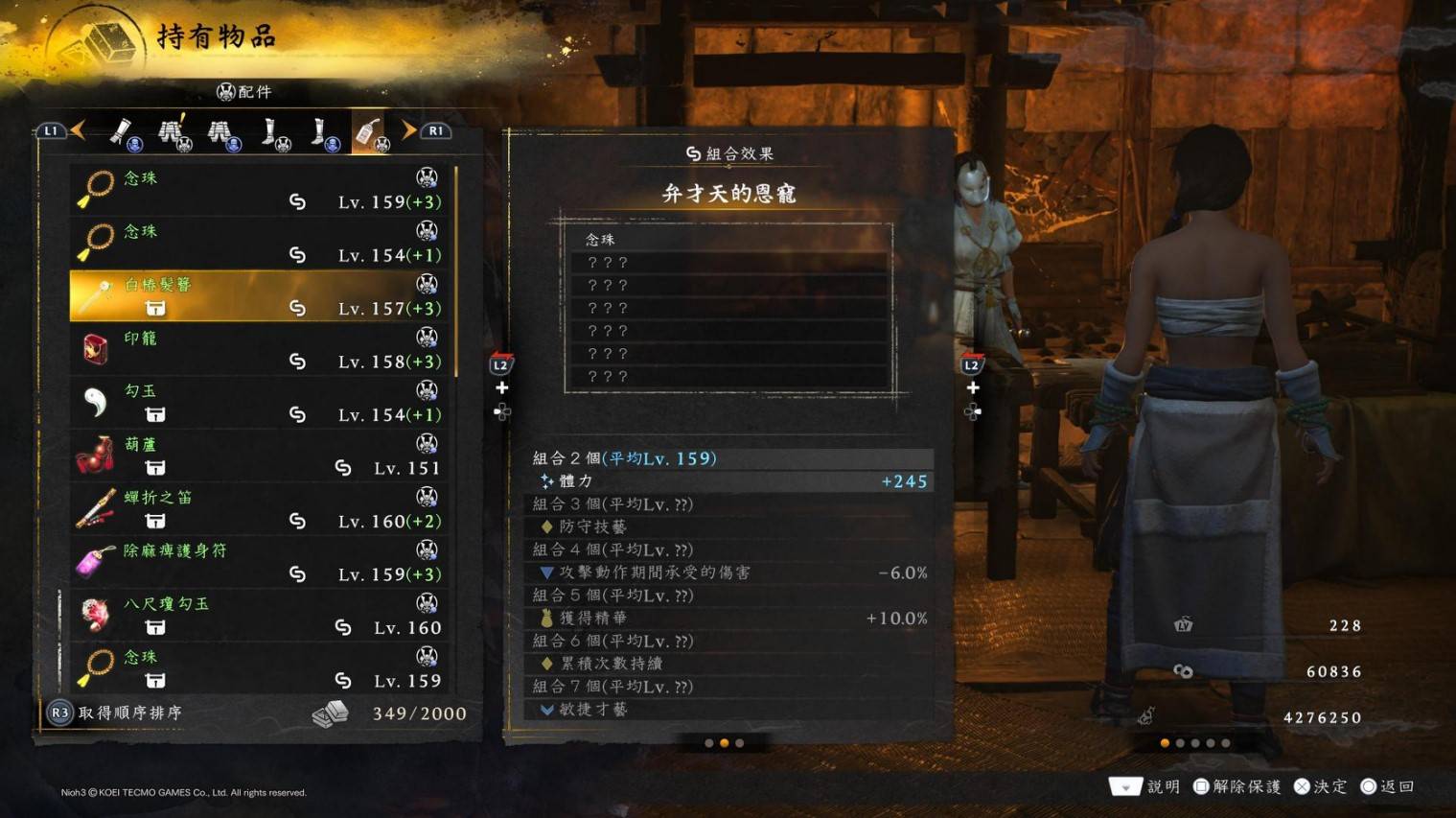This screenshot has height=818, width=1456.
Task: Select the 念珠 Lv. 154(+1) accessory
Action: (261, 243)
